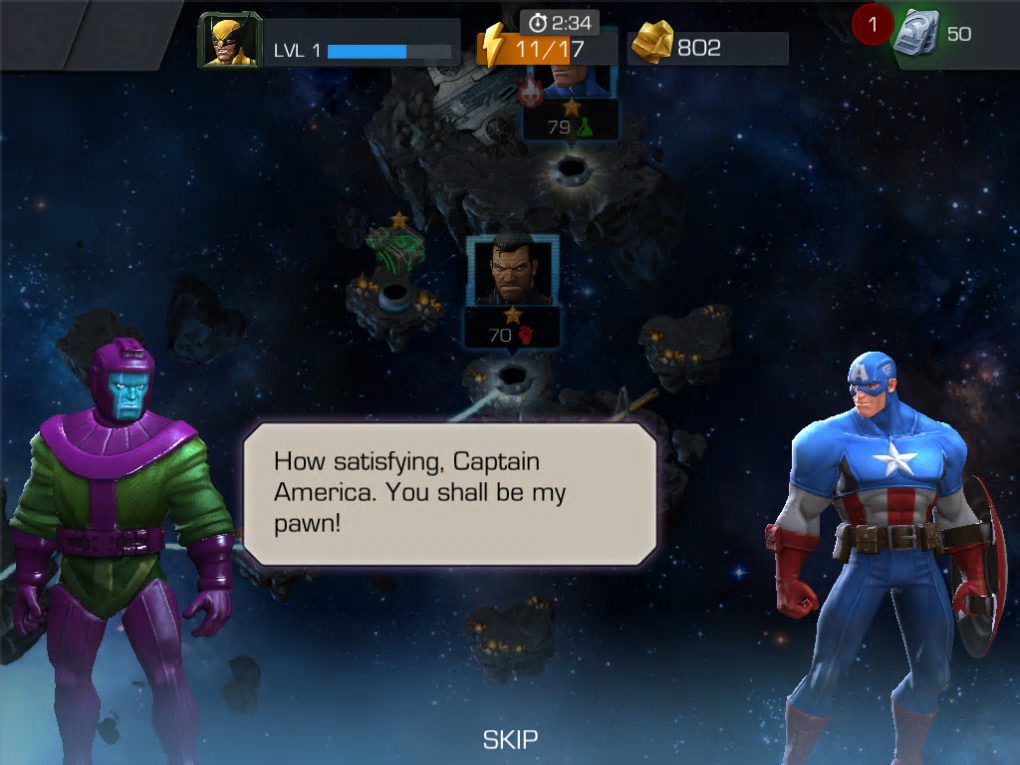Viewport: 1020px width, 765px height.
Task: Open the gold nugget currency panel
Action: click(706, 47)
